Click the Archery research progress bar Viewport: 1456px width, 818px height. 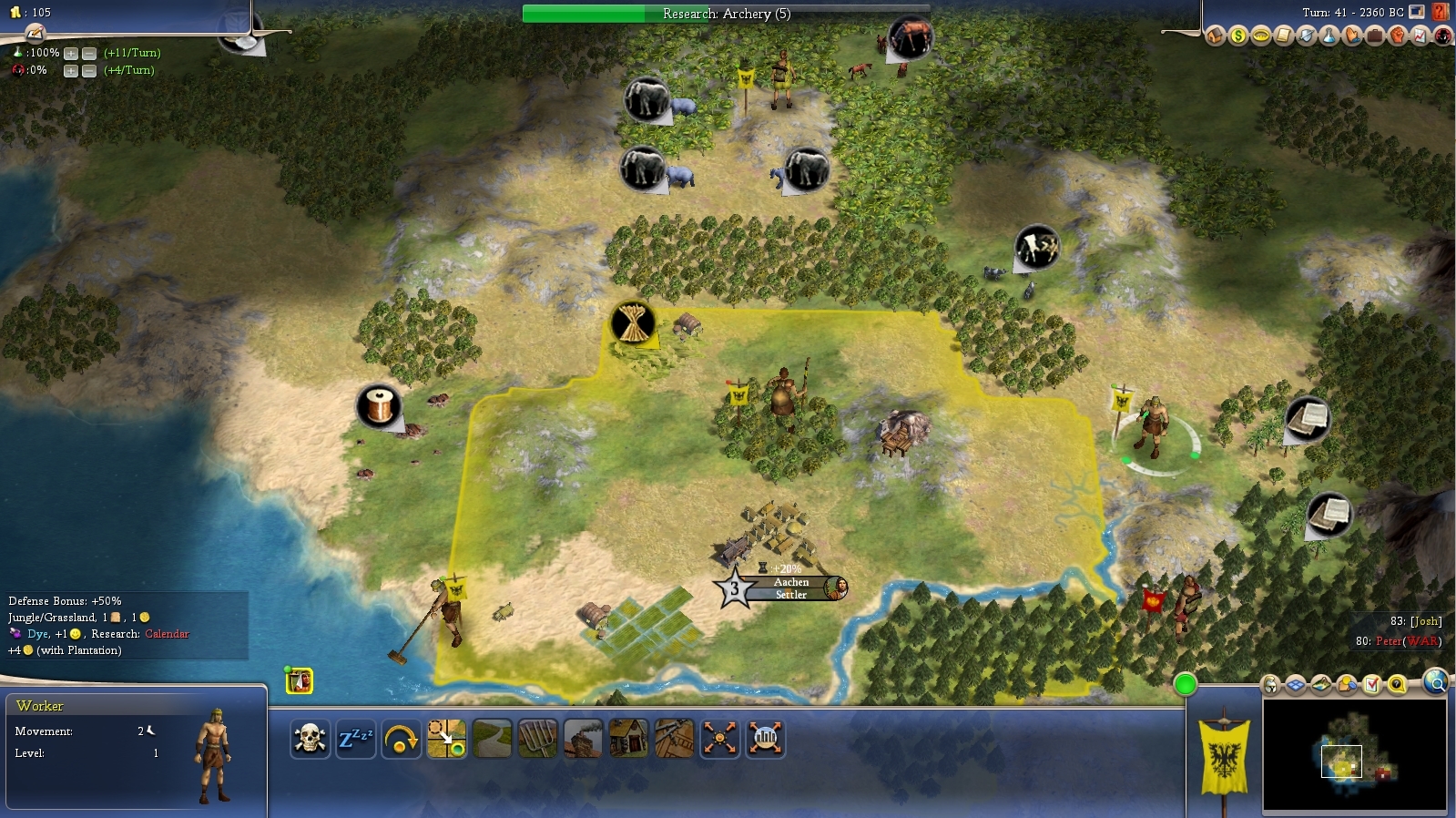726,14
